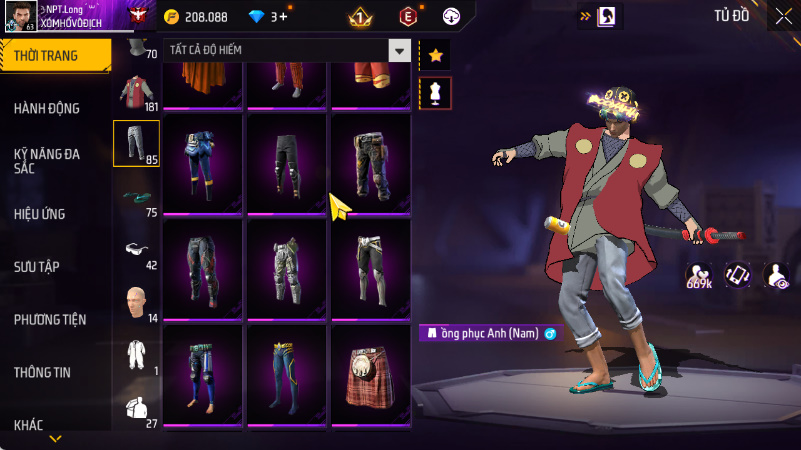The image size is (801, 450).
Task: Switch to the Thời Trang tab
Action: (47, 56)
